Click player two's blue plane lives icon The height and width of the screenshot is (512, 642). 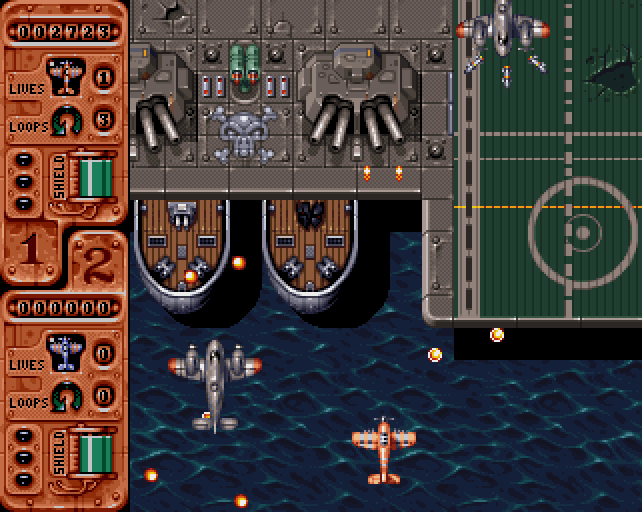click(x=65, y=352)
